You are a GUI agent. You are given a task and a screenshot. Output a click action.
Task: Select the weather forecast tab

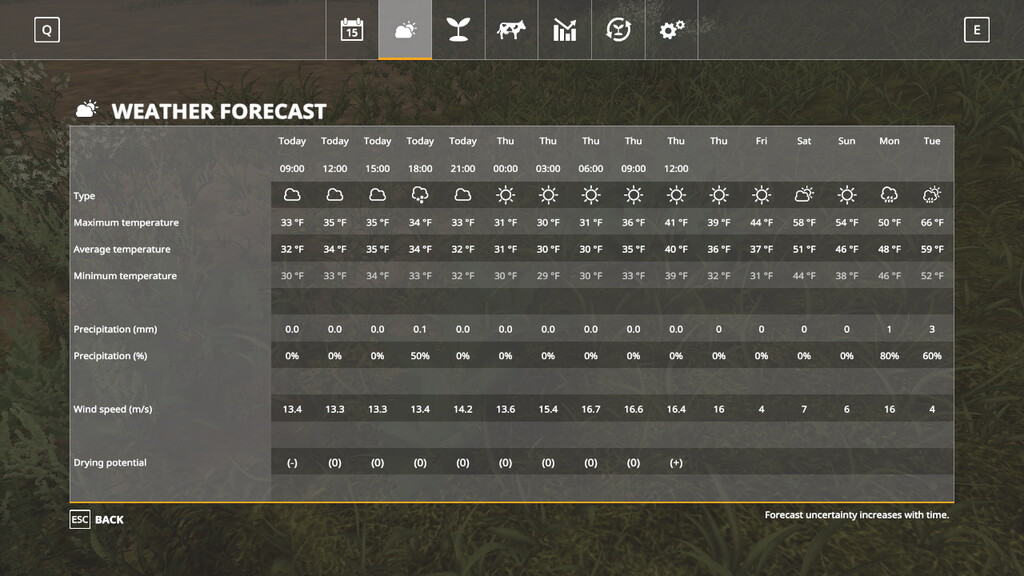pos(405,30)
